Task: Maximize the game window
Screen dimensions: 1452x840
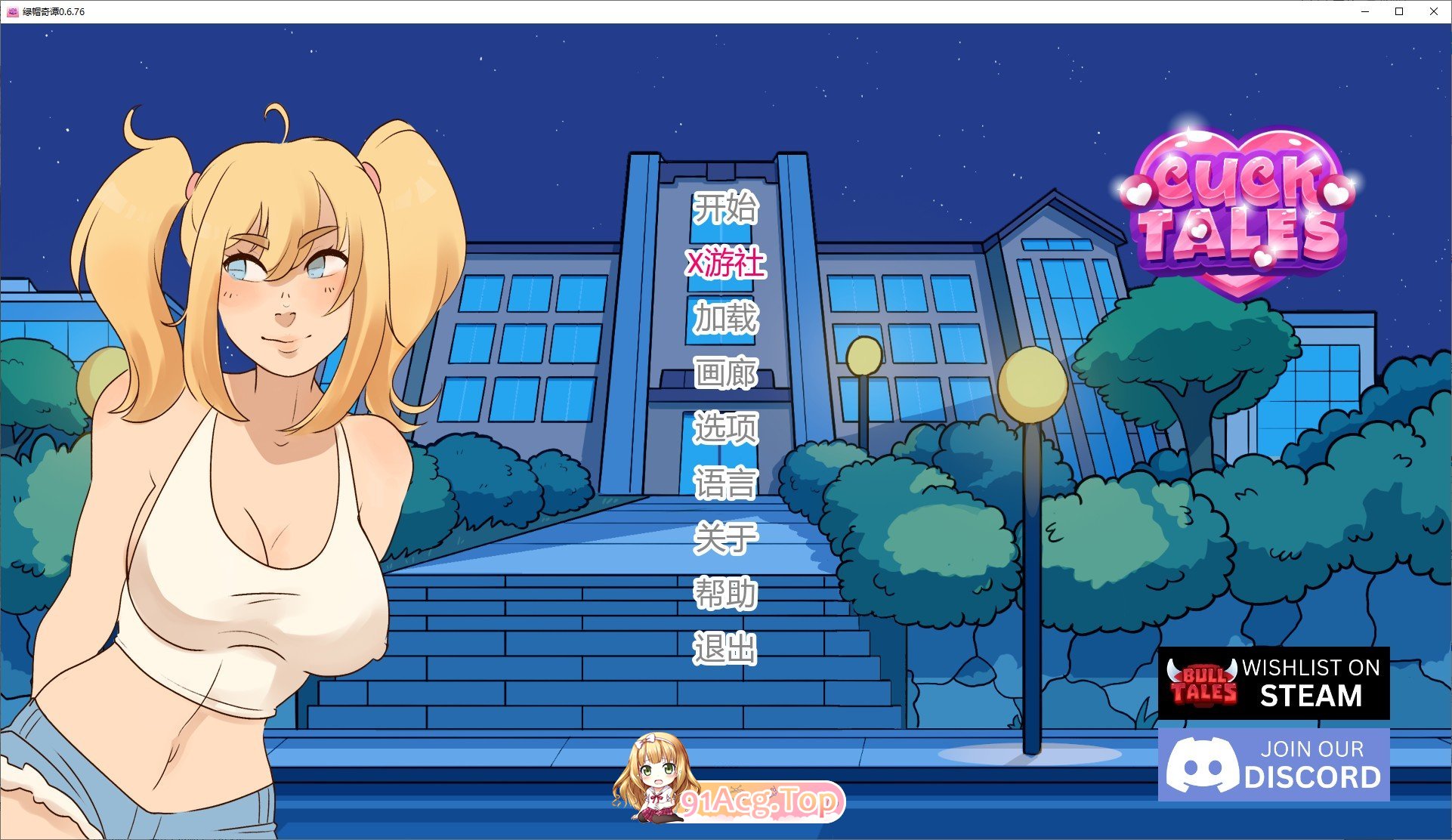Action: (1398, 11)
